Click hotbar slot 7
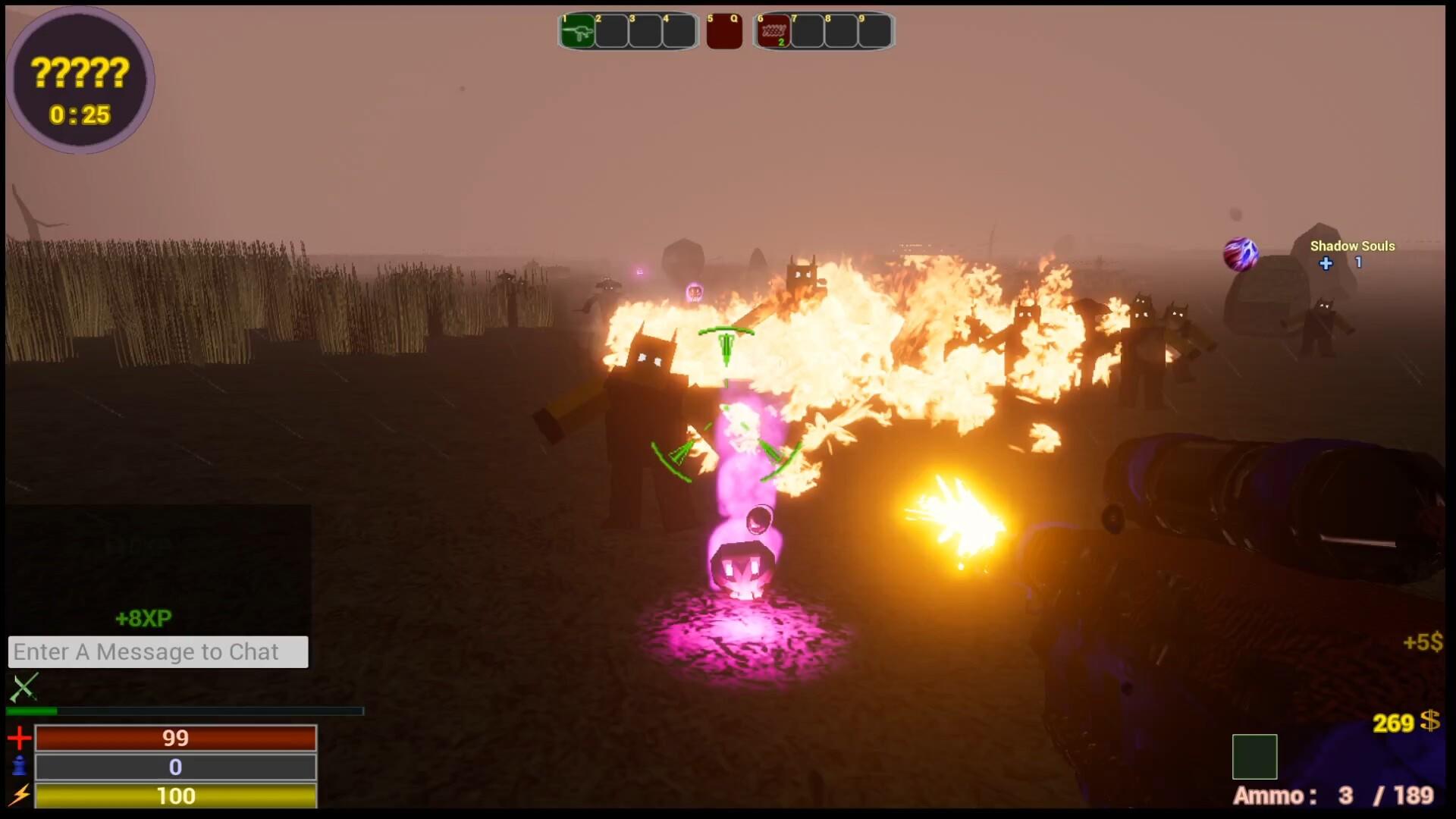Screen dimensions: 1456x819 (x=805, y=31)
